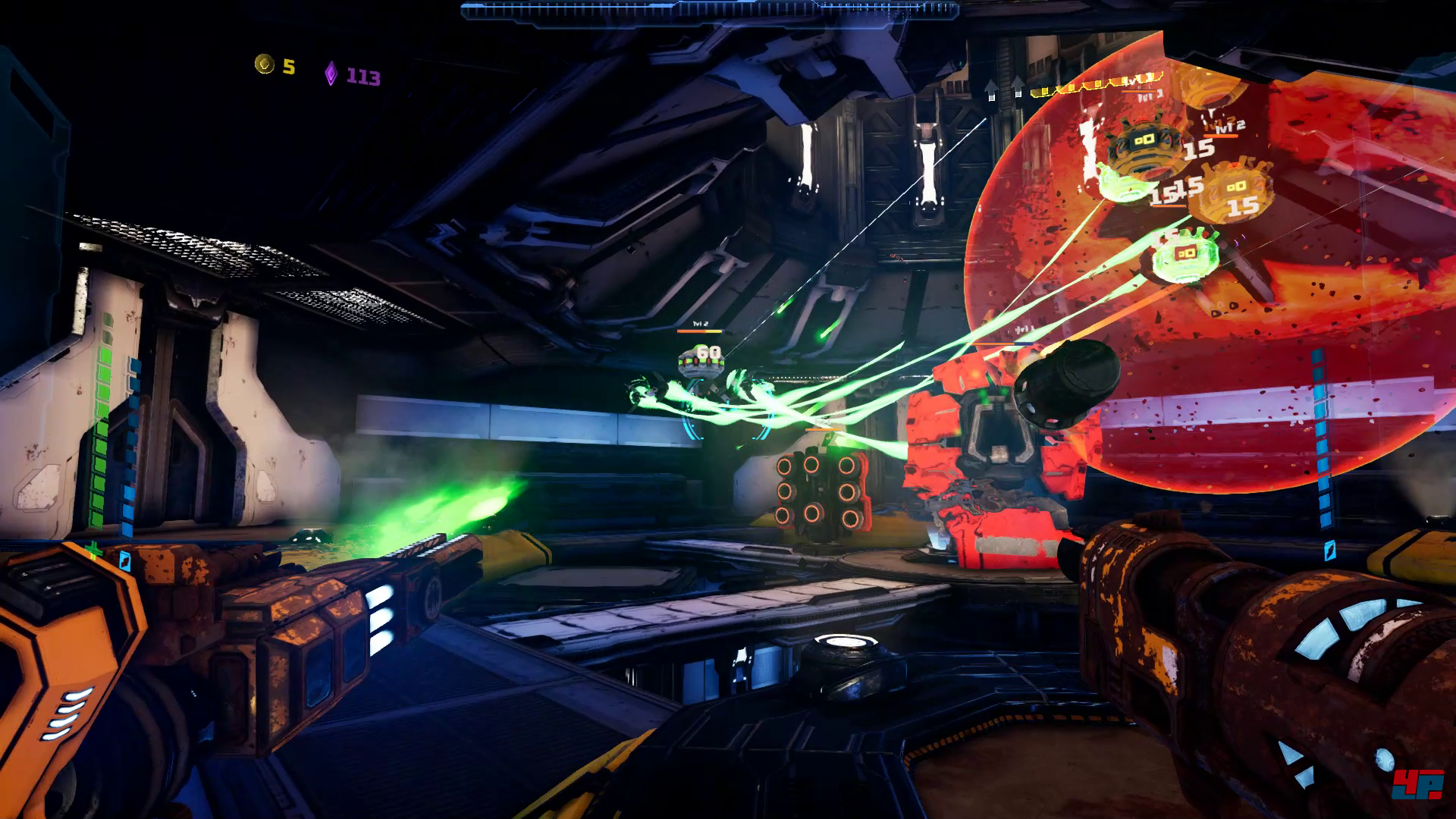Click the purple crystal currency icon
Image resolution: width=1456 pixels, height=819 pixels.
click(331, 74)
